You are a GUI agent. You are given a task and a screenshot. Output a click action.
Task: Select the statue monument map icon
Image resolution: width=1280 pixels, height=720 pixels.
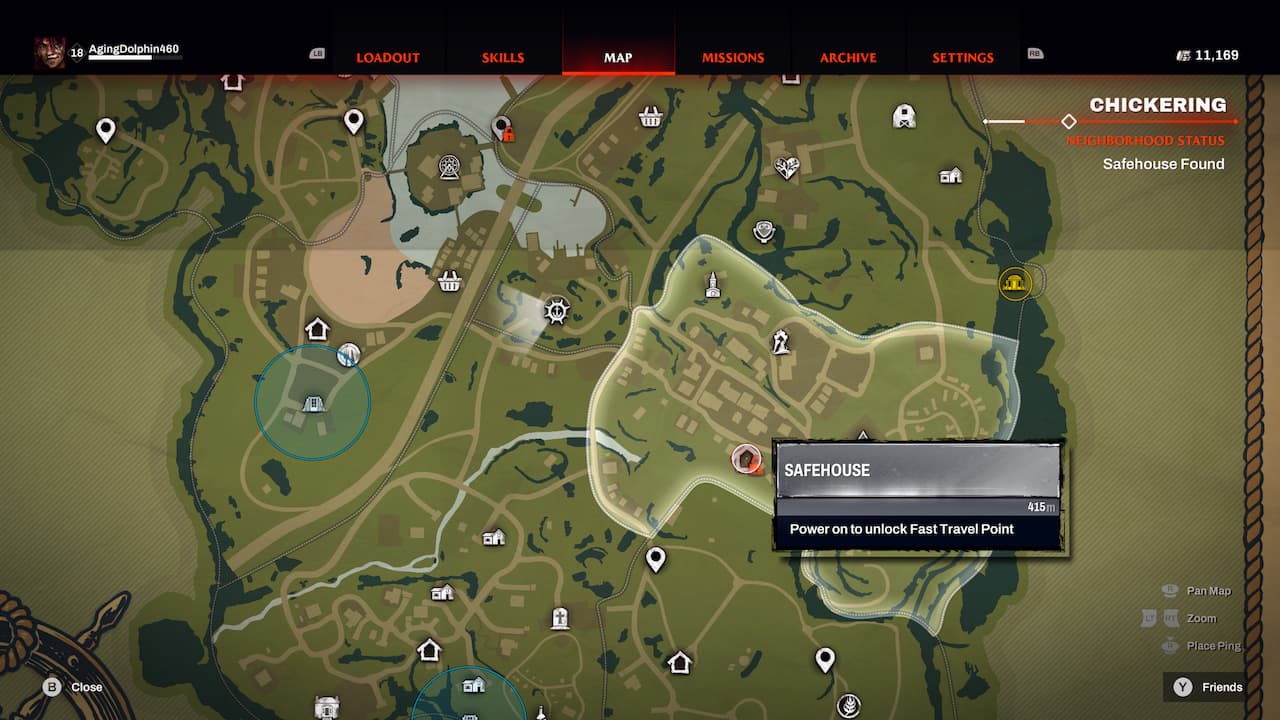click(781, 342)
